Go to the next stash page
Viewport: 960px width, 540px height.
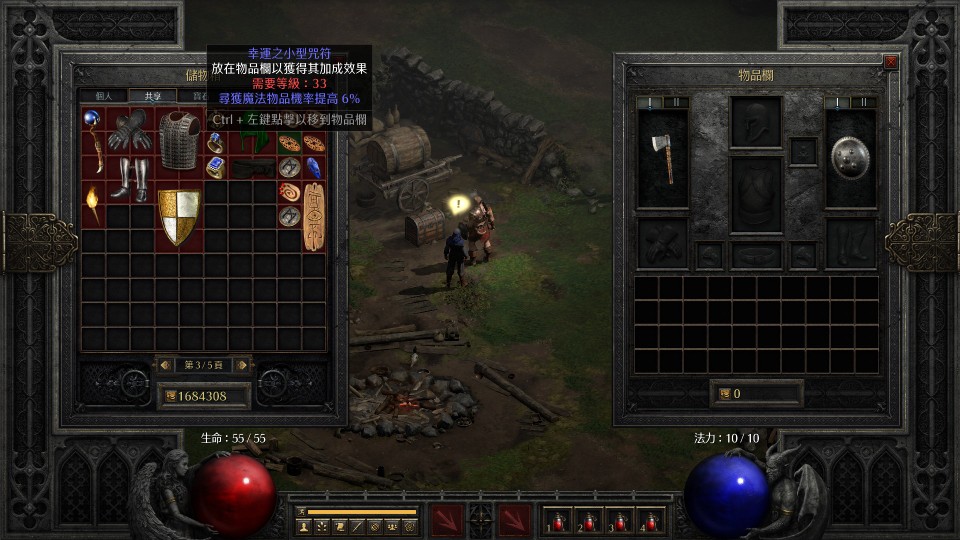click(x=242, y=365)
